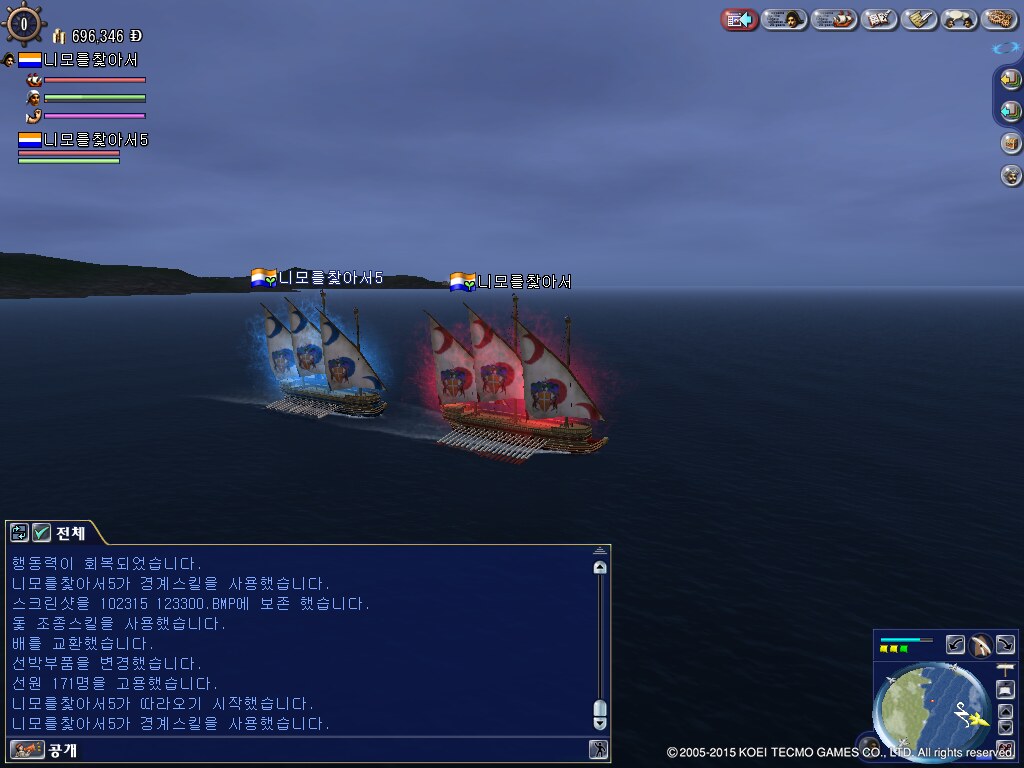The width and height of the screenshot is (1024, 768).
Task: Turn ship left with curved arrow button
Action: coord(956,645)
